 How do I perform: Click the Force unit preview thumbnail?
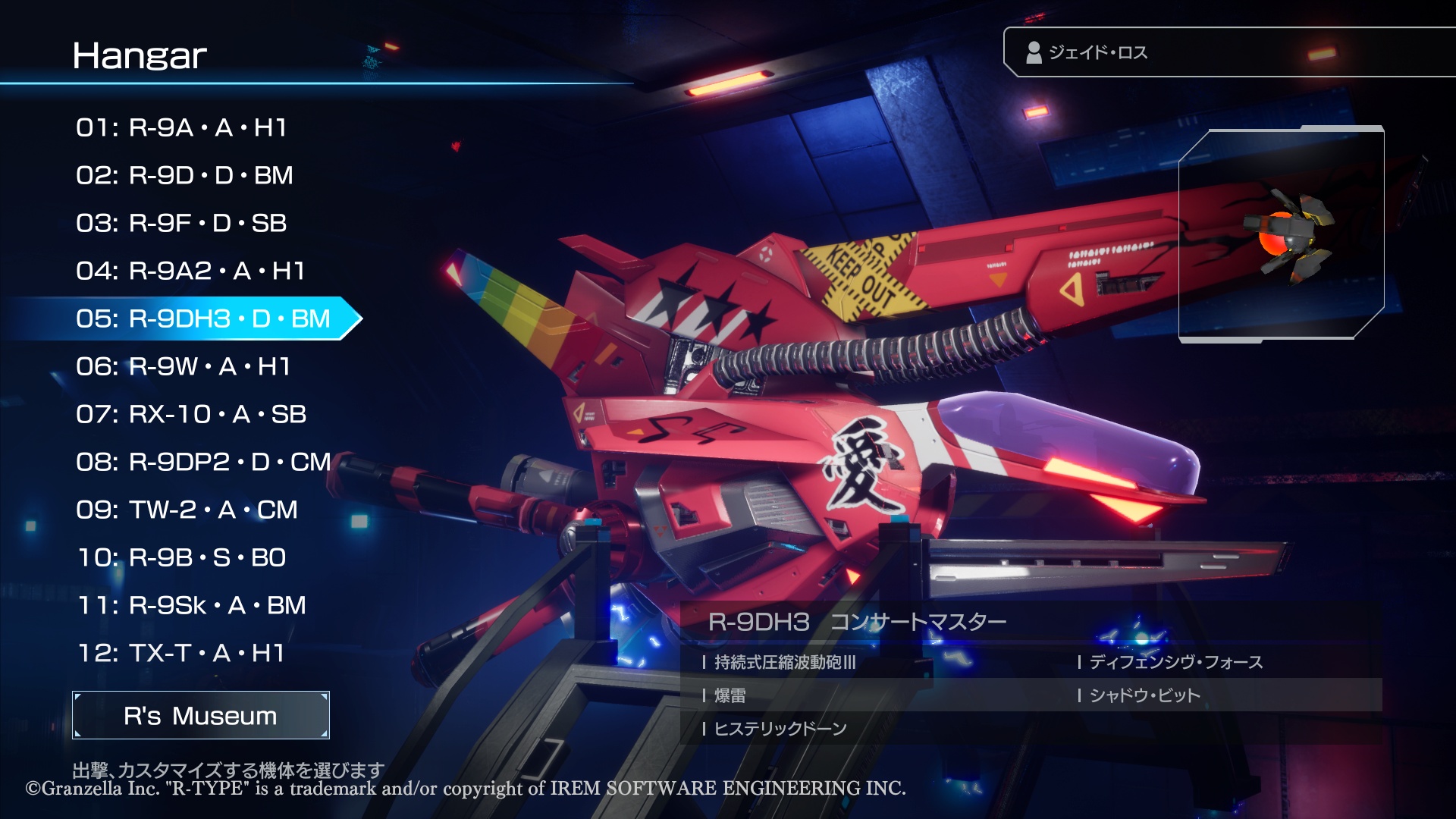coord(1281,234)
